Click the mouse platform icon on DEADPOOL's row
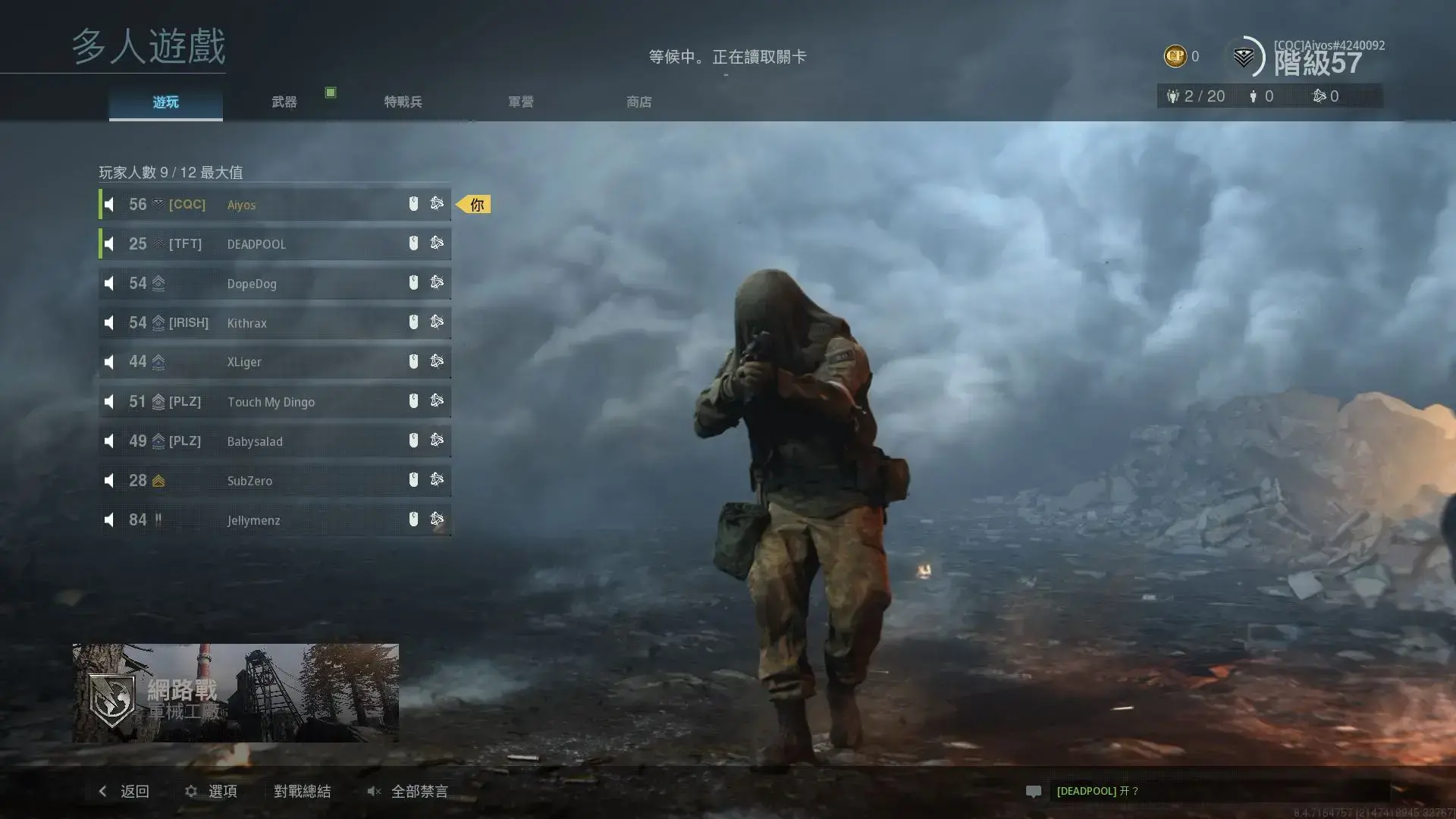Screen dimensions: 1456x819 tap(413, 243)
